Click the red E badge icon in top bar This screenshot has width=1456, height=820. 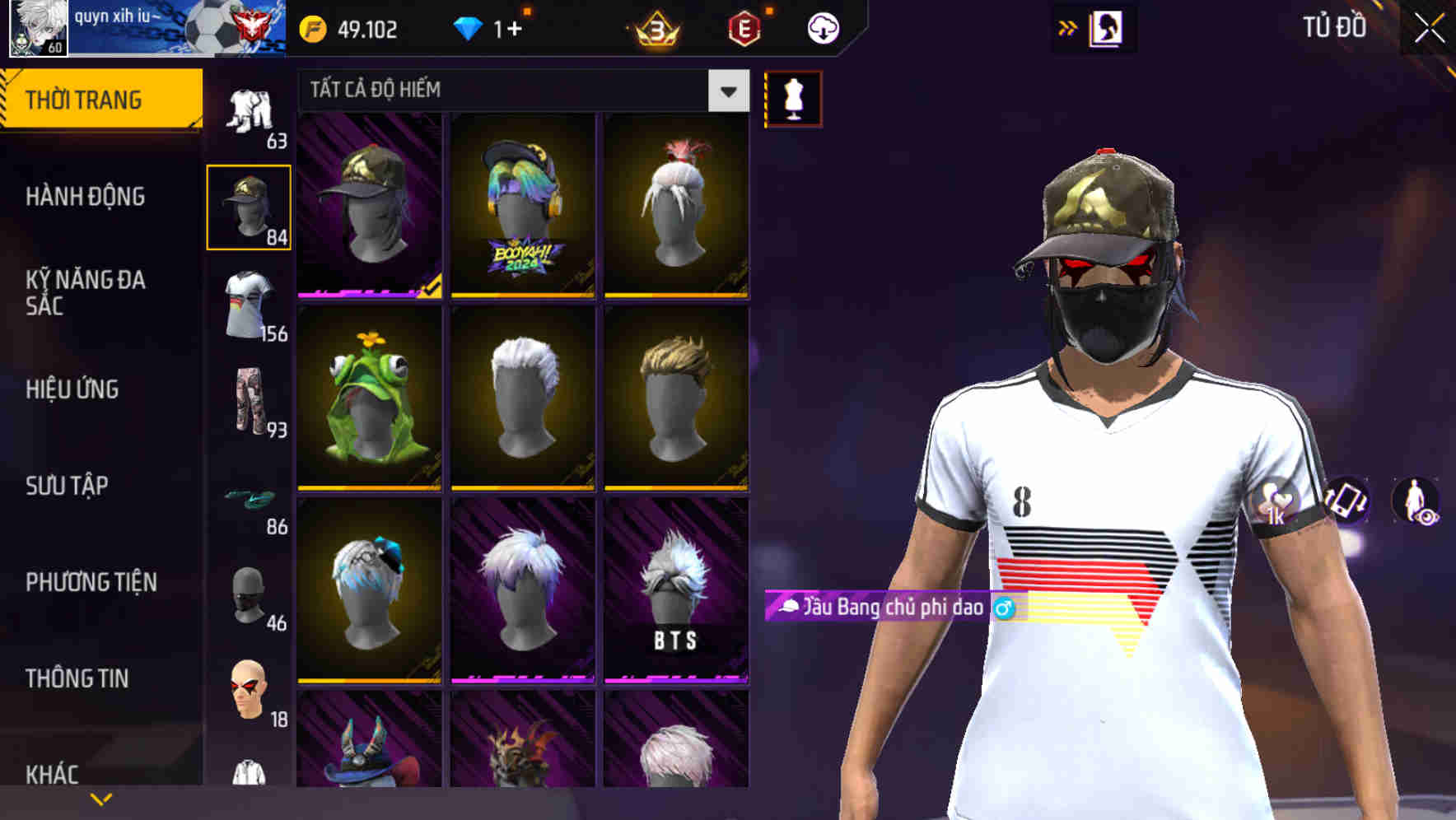[x=744, y=27]
